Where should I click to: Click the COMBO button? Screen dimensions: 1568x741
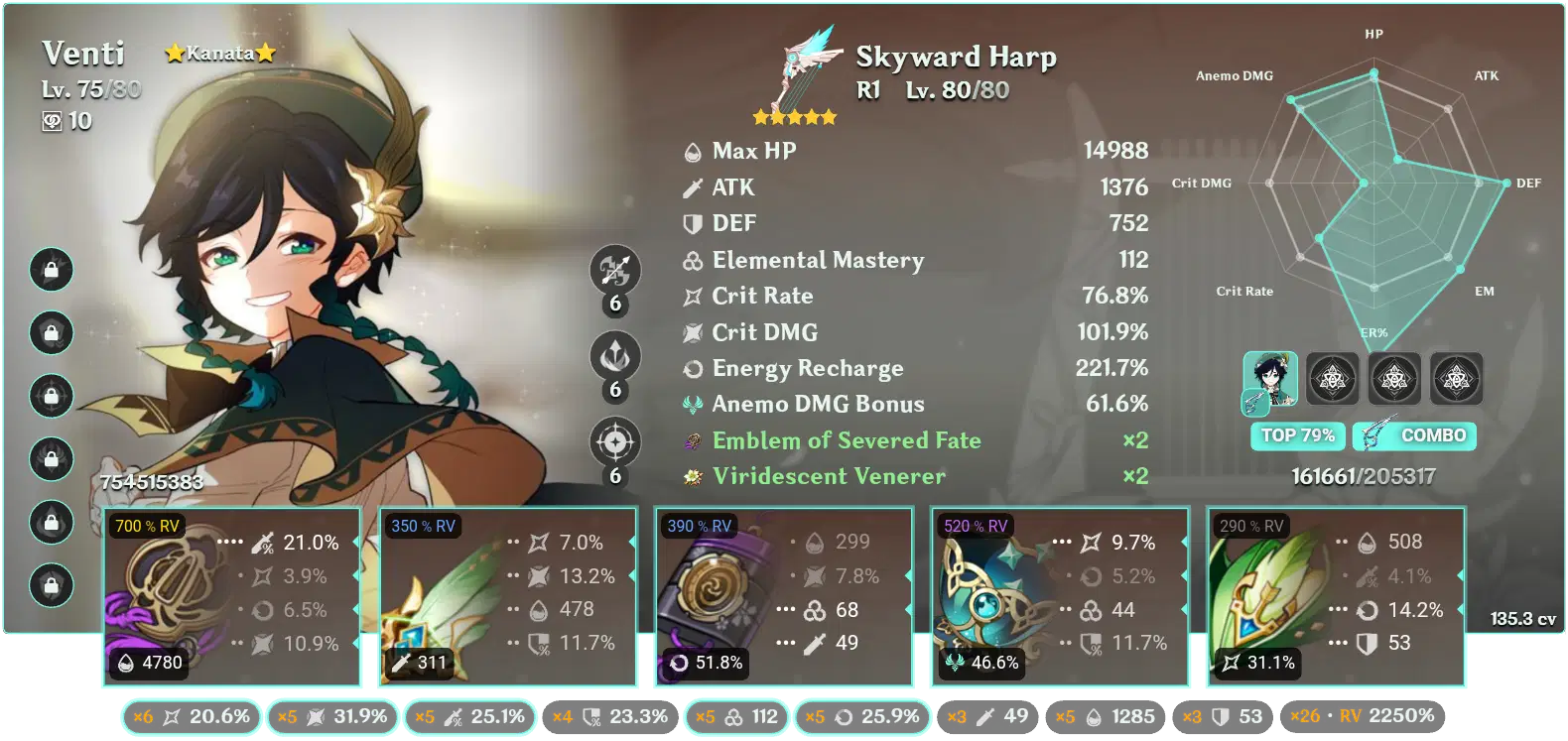pyautogui.click(x=1414, y=435)
